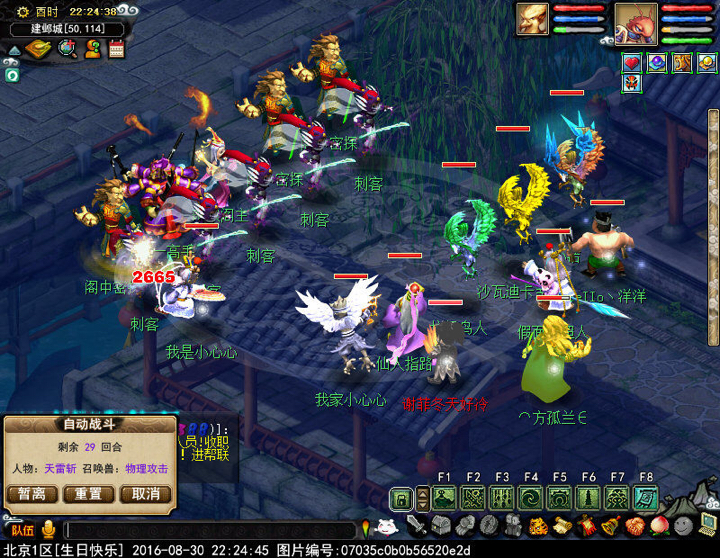Click the chat text input box

click(210, 530)
